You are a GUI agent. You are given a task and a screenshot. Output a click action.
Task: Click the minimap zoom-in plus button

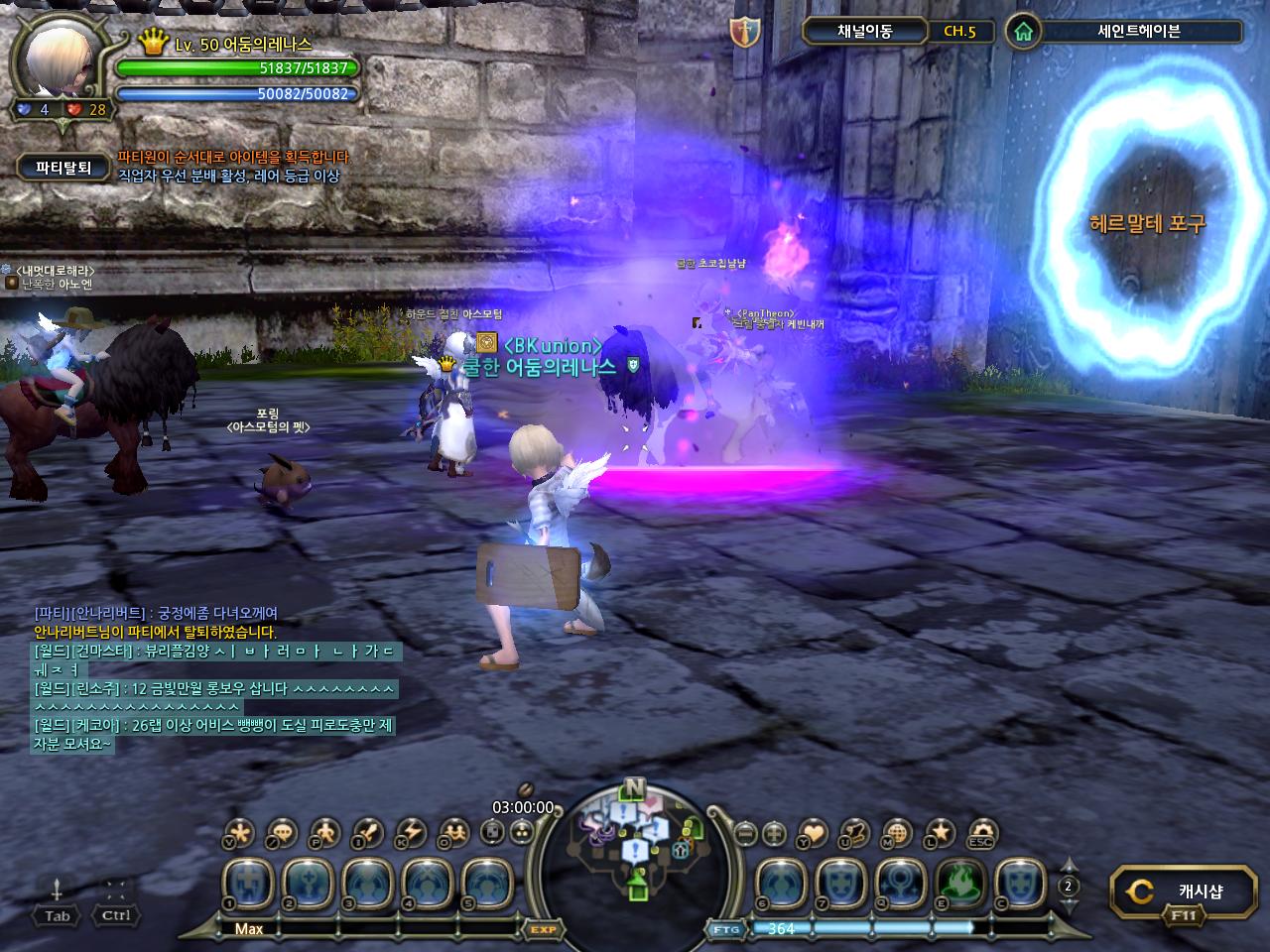[x=775, y=833]
